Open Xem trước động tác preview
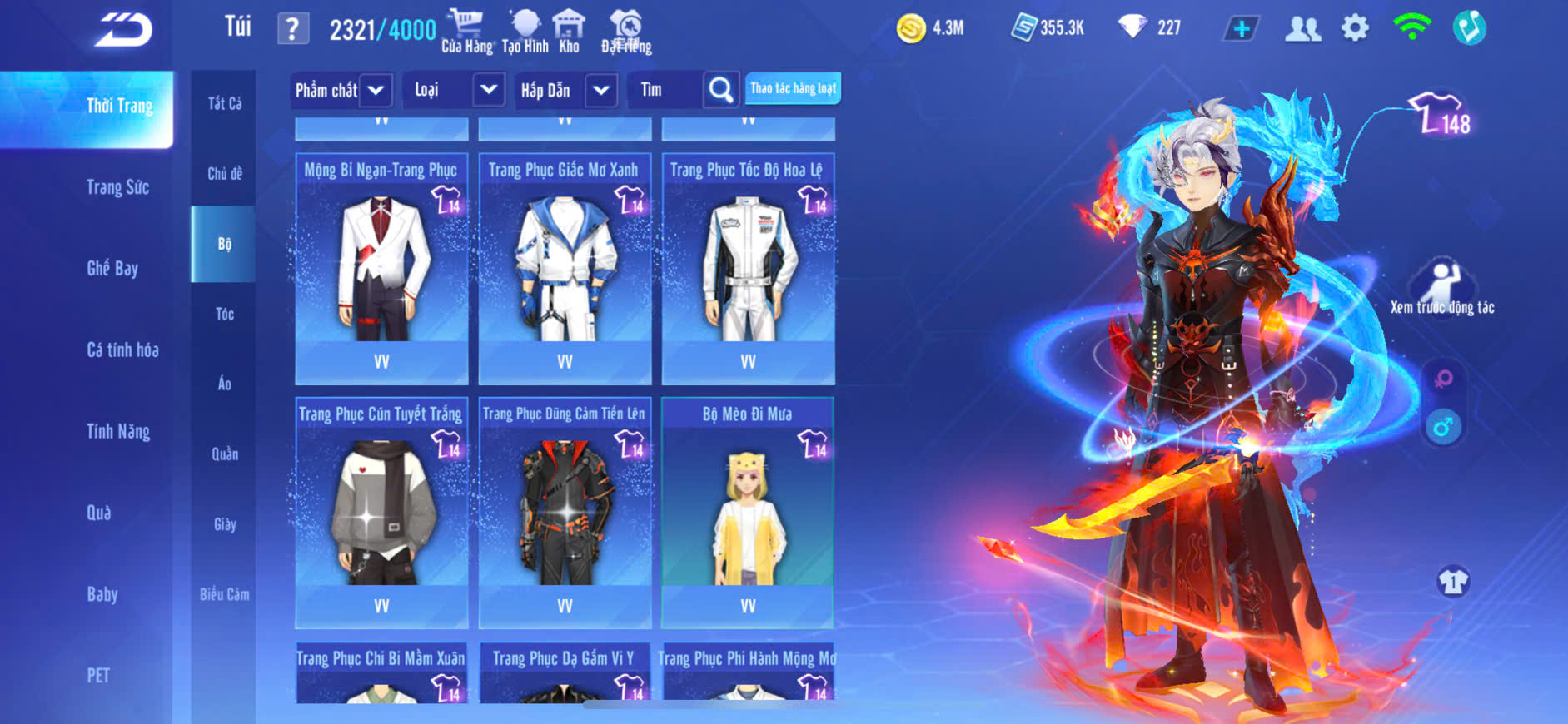Viewport: 1568px width, 724px height. click(x=1441, y=287)
